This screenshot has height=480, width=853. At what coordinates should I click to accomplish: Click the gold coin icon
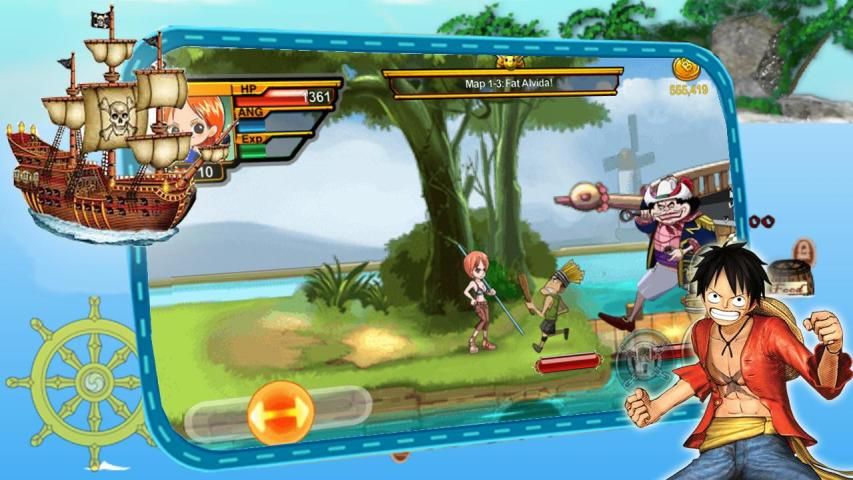point(687,68)
